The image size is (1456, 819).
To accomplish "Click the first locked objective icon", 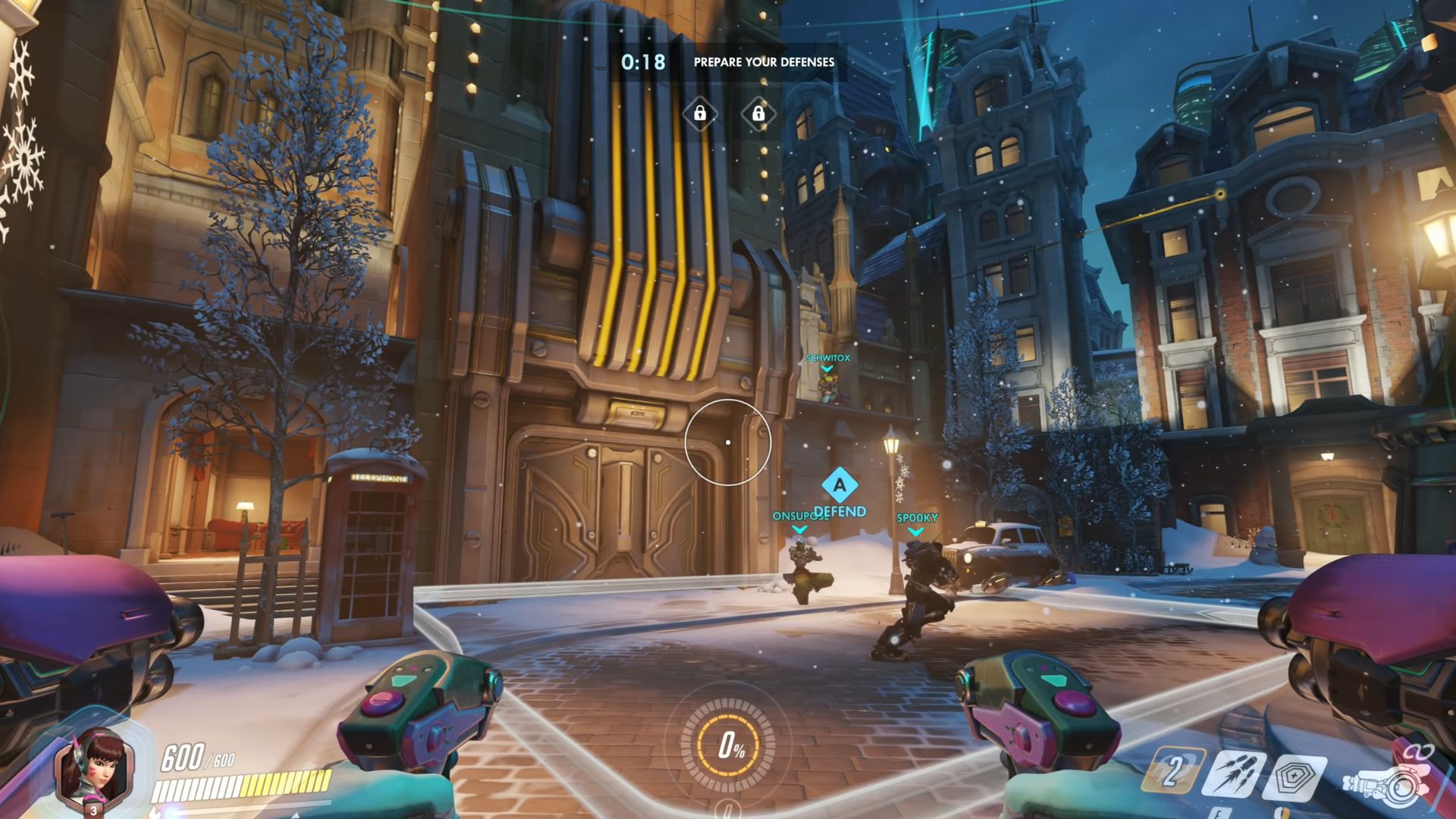I will pos(700,114).
